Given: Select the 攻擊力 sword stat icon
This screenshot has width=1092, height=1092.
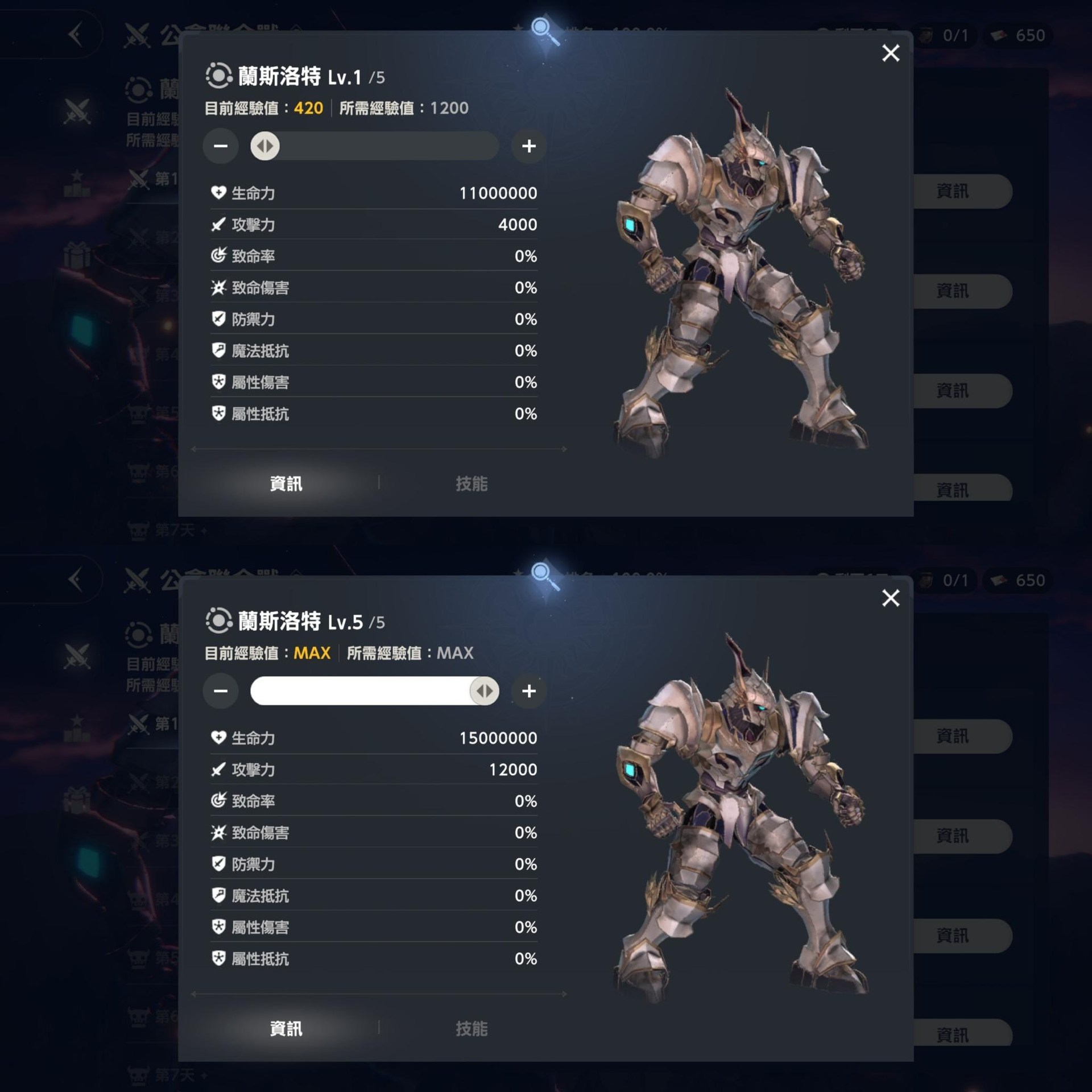Looking at the screenshot, I should (218, 225).
